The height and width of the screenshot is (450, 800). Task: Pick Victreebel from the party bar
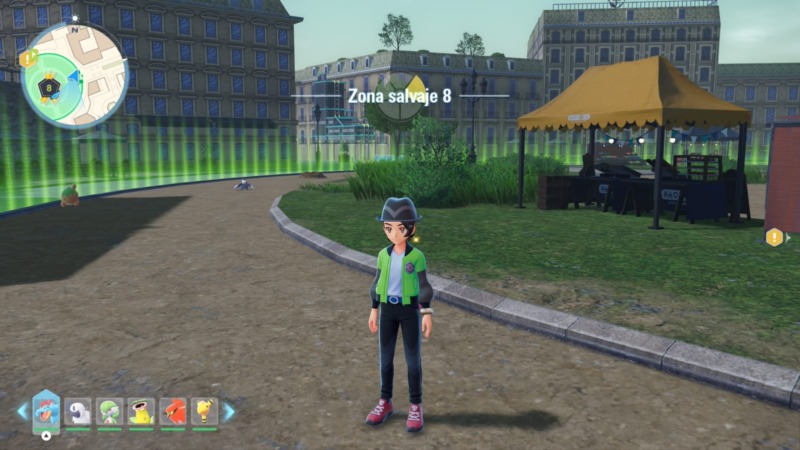[x=141, y=411]
